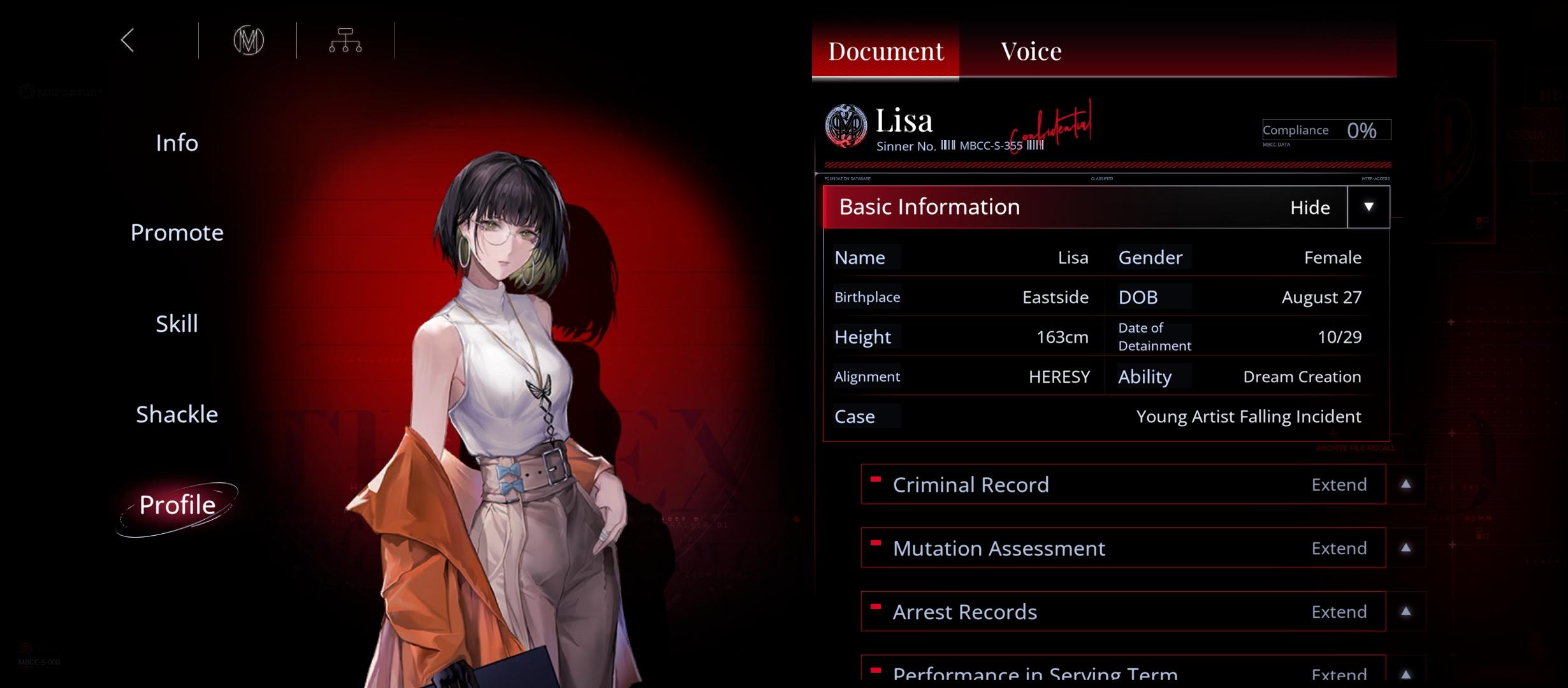This screenshot has height=688, width=1568.
Task: Open the Shackle menu entry
Action: click(x=177, y=415)
